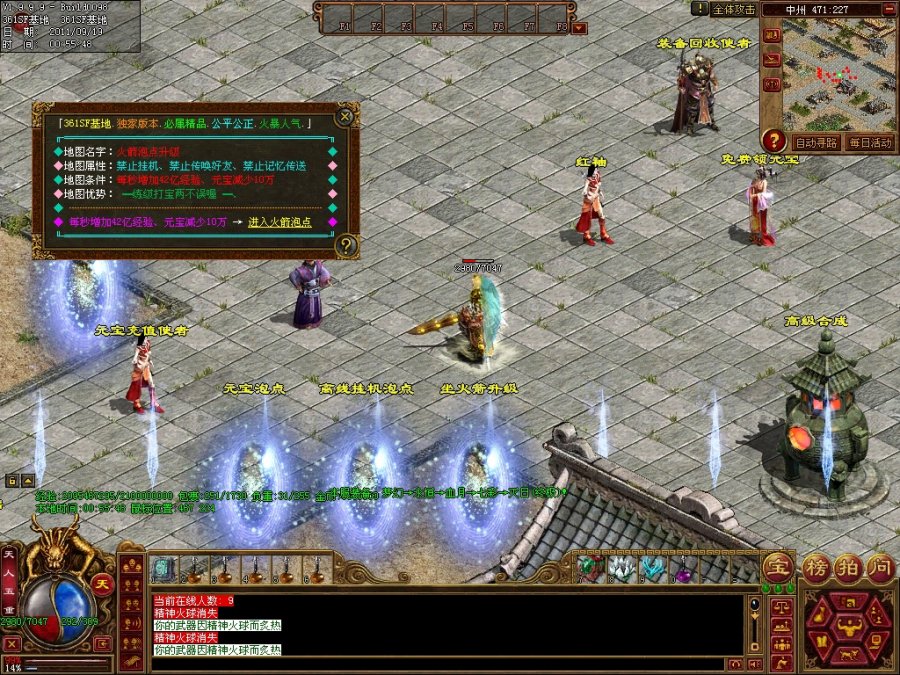Use the white lotus flower item slot
The height and width of the screenshot is (675, 900).
pyautogui.click(x=621, y=569)
